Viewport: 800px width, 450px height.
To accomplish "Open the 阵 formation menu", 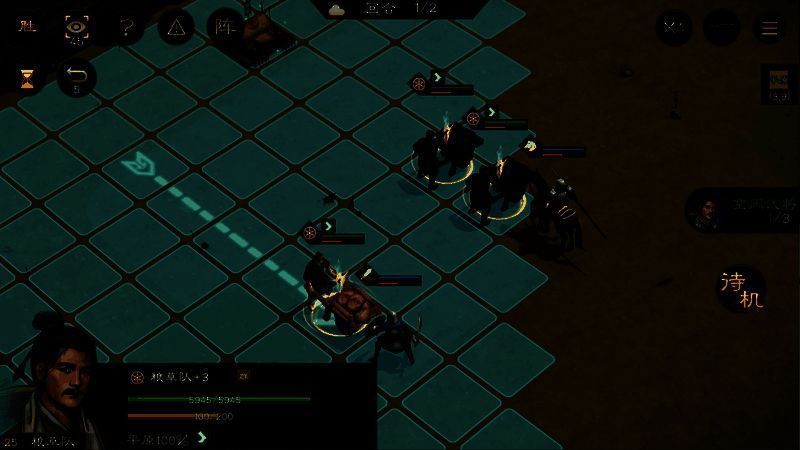I will [225, 28].
